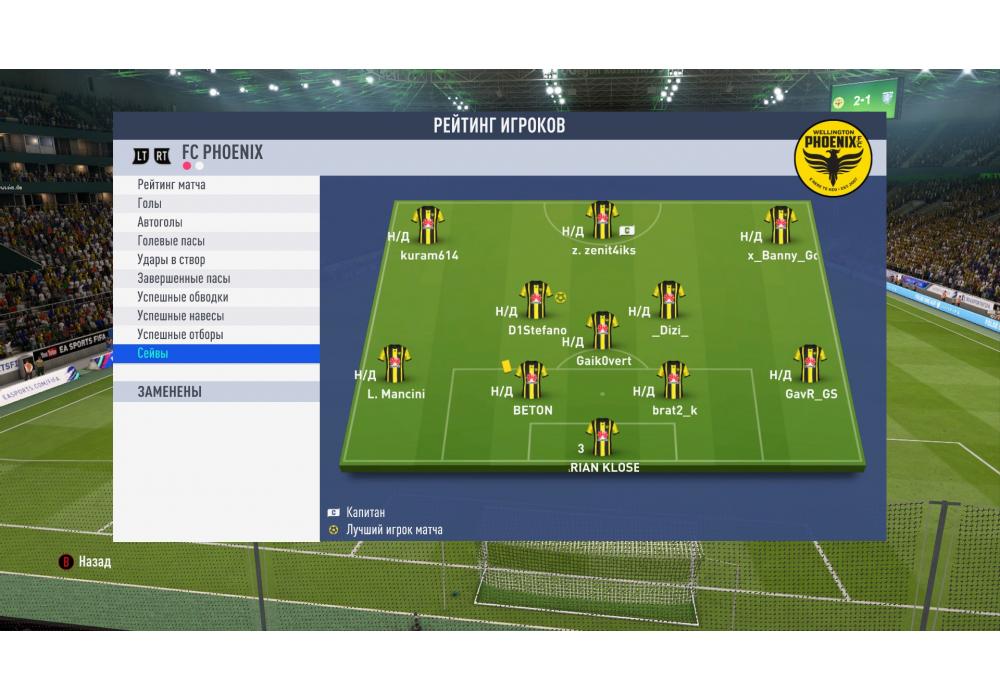Open the Голы stat category
The width and height of the screenshot is (1000, 700).
[x=150, y=204]
